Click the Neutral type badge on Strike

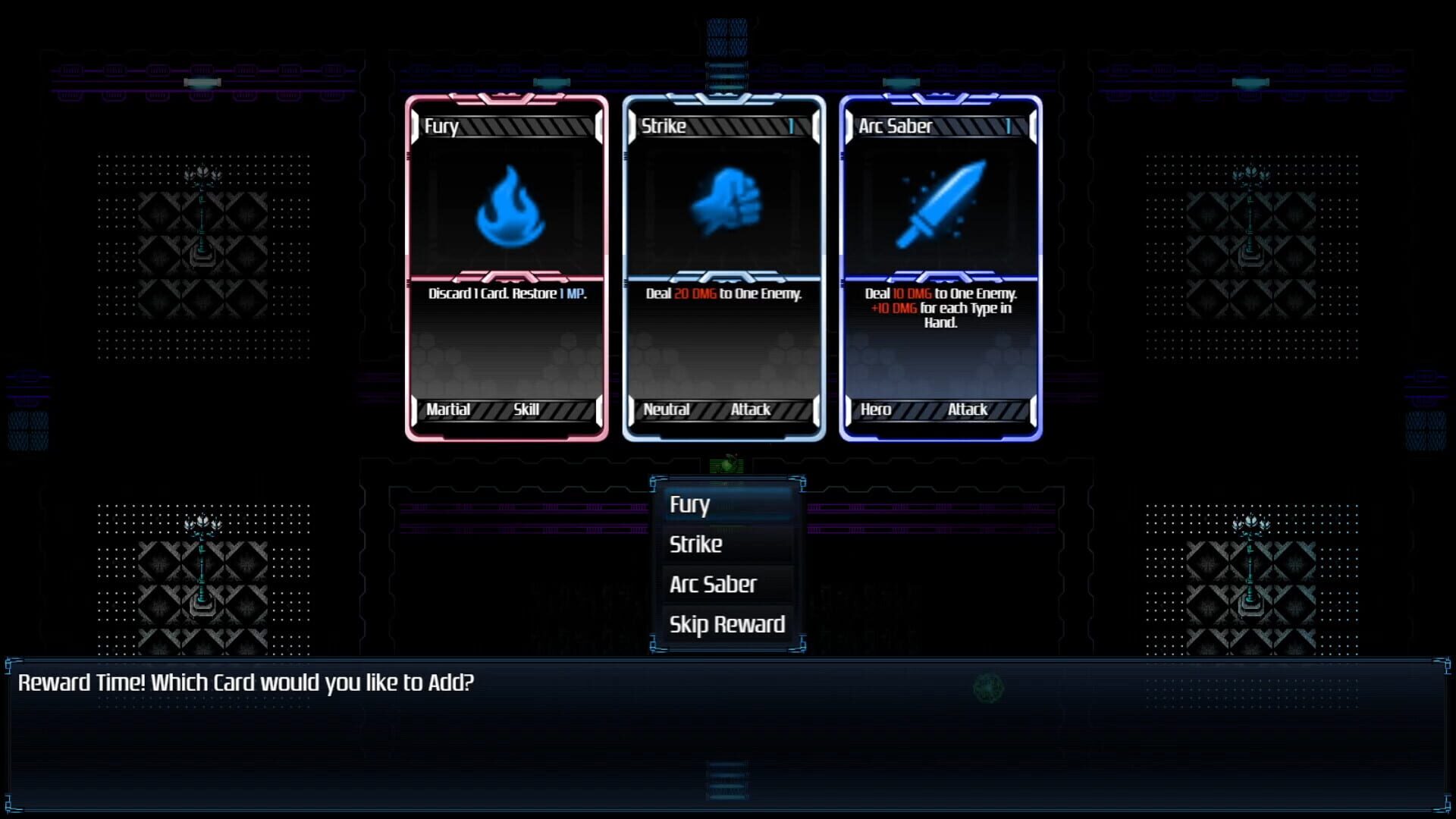668,409
